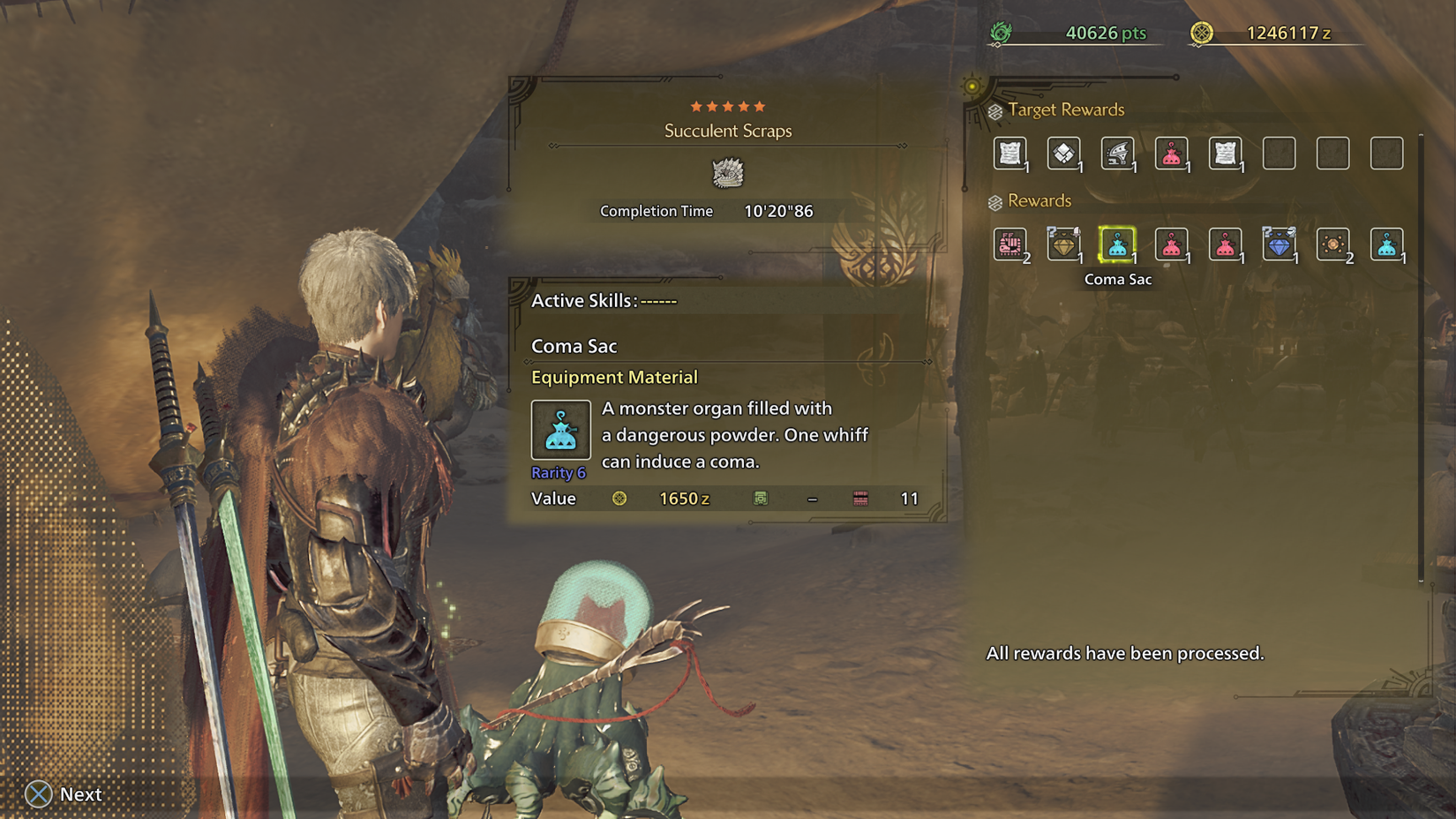1456x819 pixels.
Task: Select the last cyan sac in Rewards row
Action: point(1388,245)
